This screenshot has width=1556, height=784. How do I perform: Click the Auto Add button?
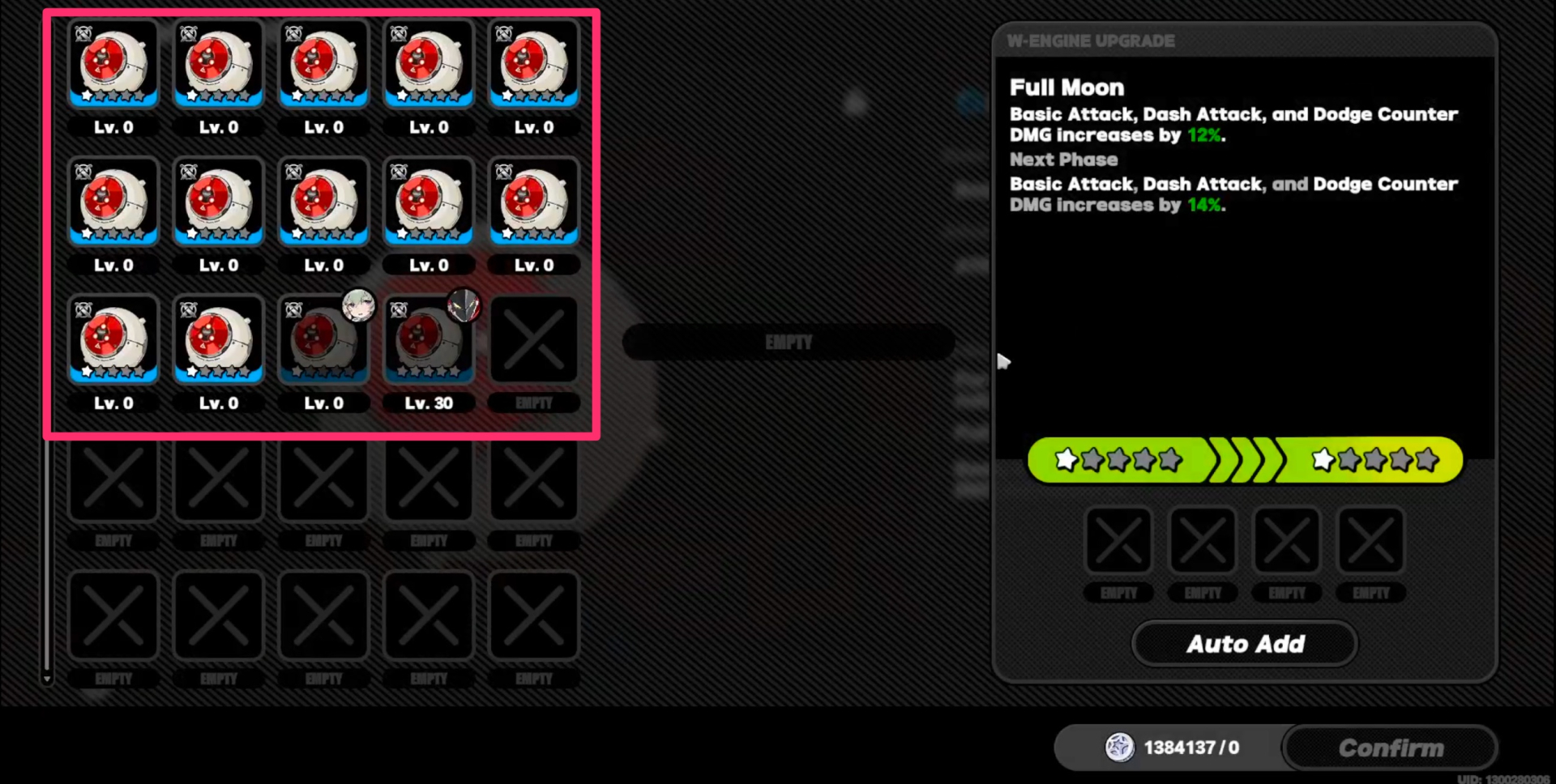[1245, 644]
